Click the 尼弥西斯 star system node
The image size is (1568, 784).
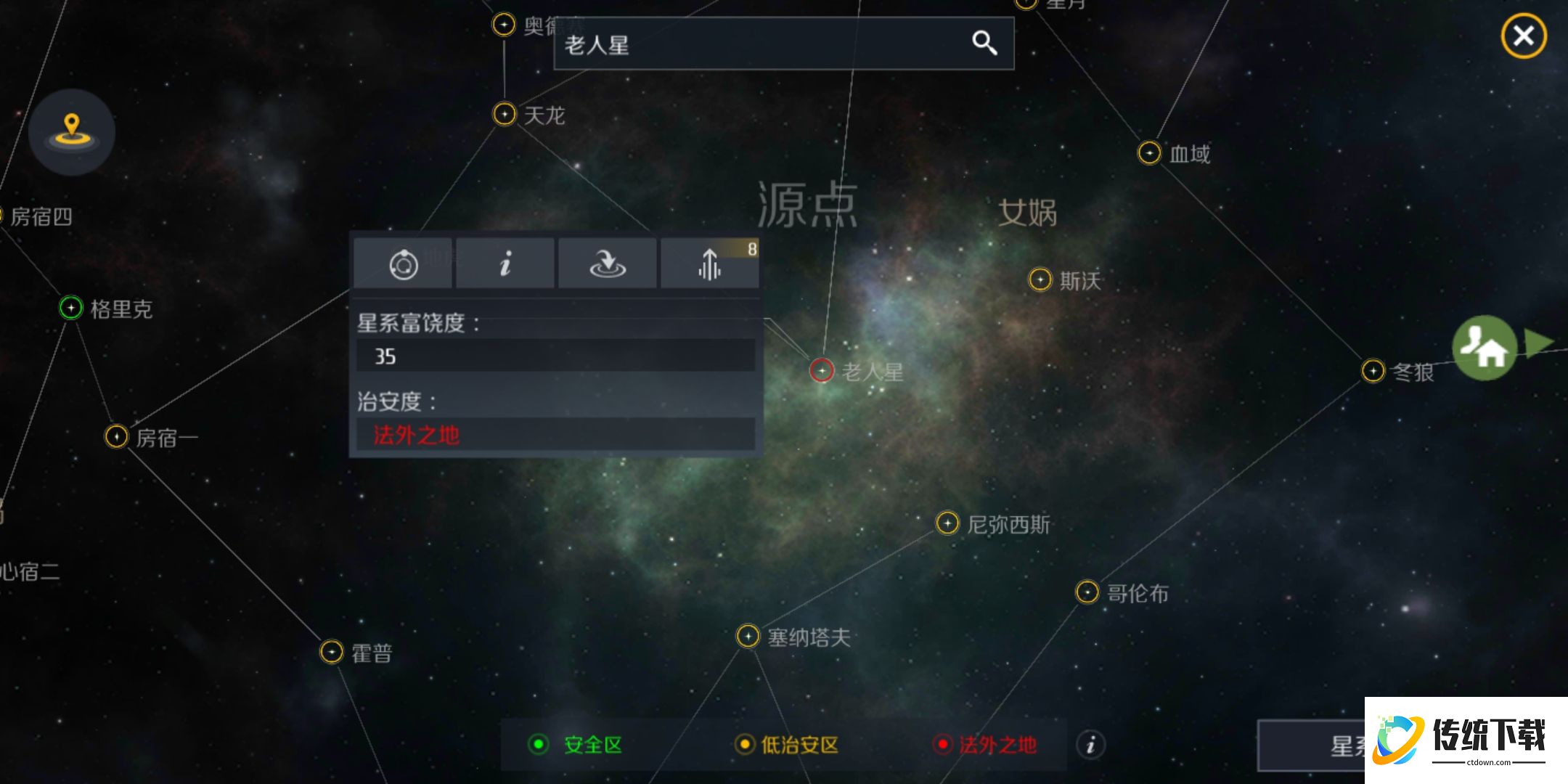click(947, 522)
